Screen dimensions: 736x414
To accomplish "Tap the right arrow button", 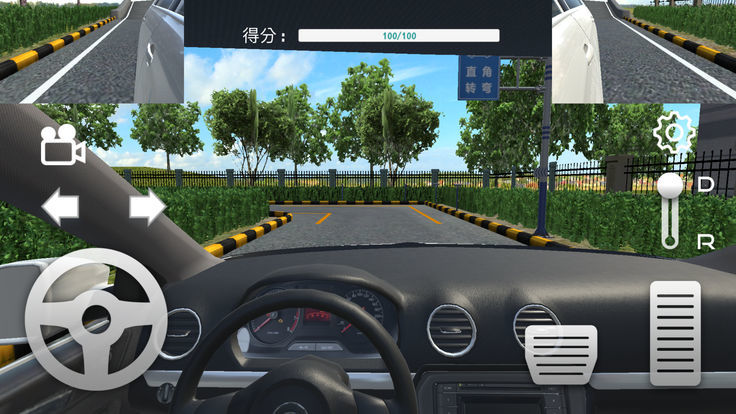I will coord(147,207).
